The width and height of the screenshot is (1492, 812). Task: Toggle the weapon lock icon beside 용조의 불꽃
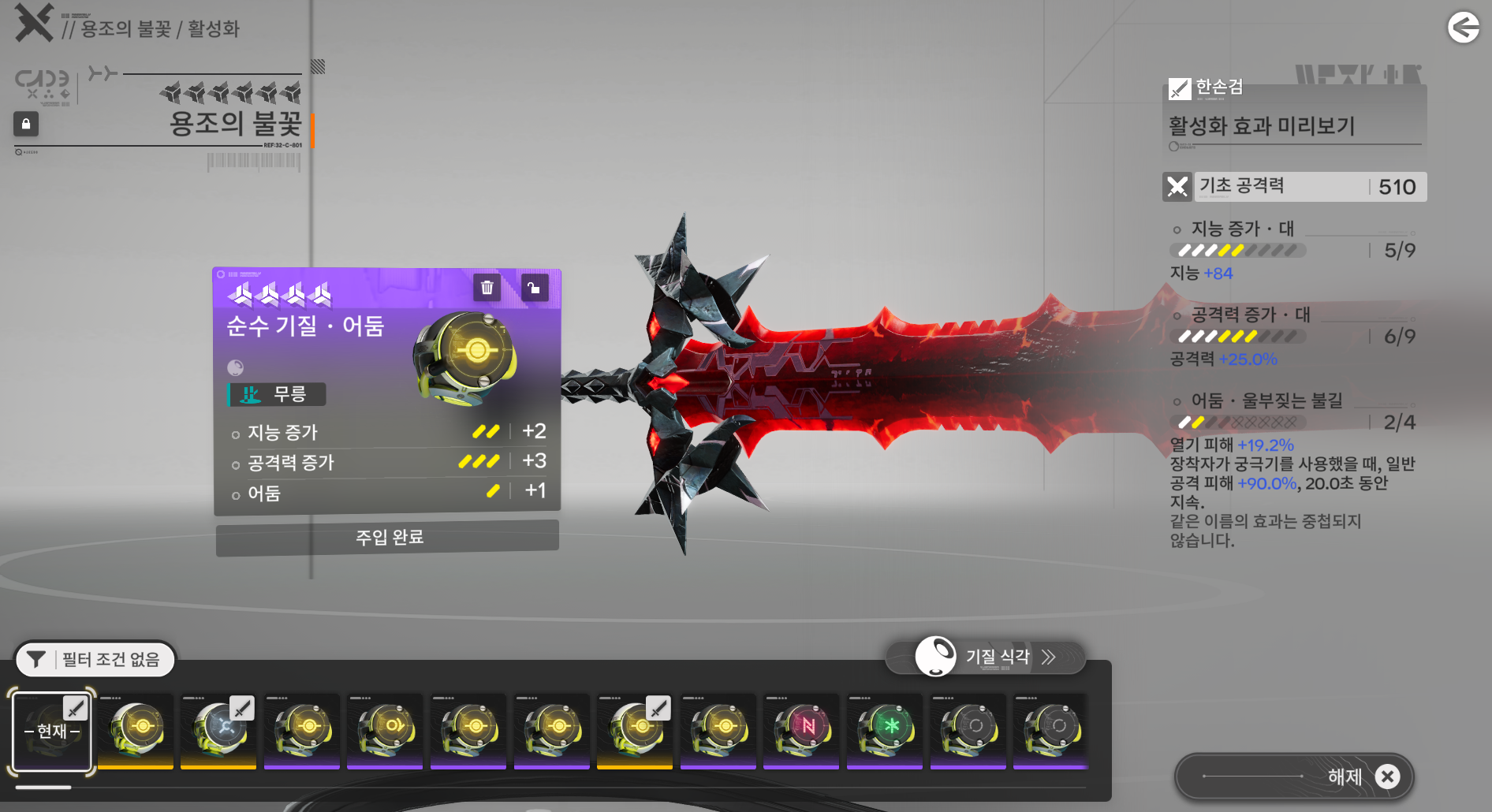pyautogui.click(x=26, y=124)
